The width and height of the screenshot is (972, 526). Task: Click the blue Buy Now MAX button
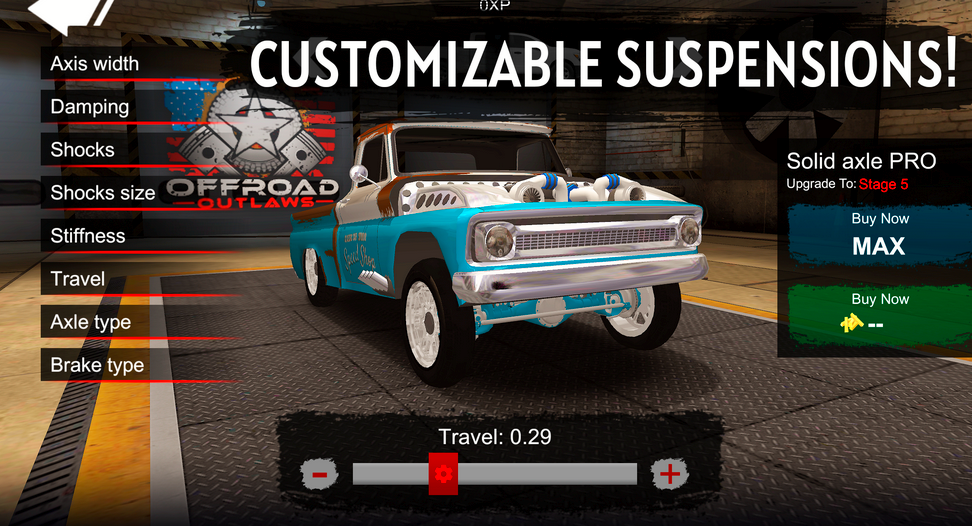(x=879, y=235)
